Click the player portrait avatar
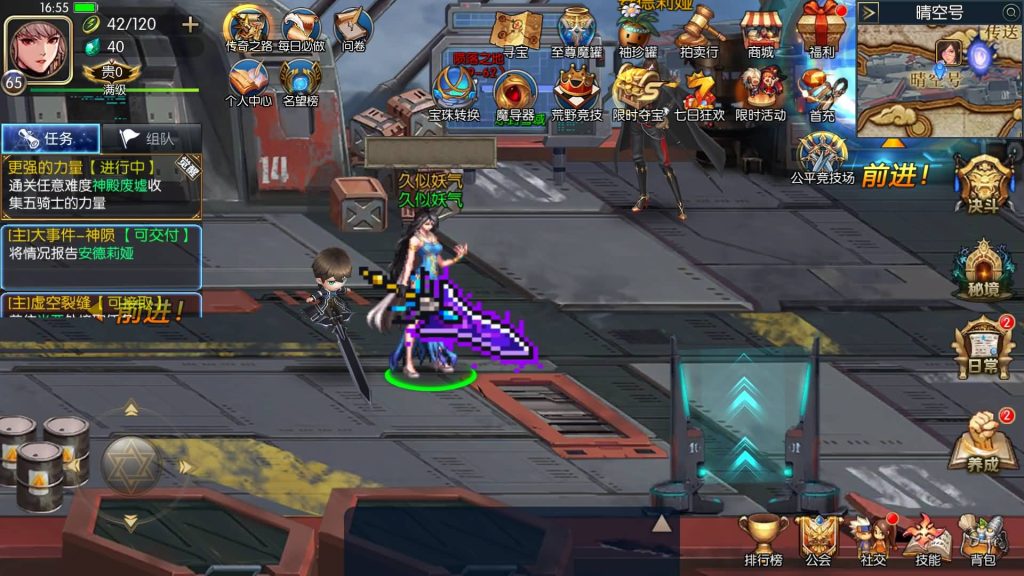This screenshot has height=576, width=1024. [38, 47]
